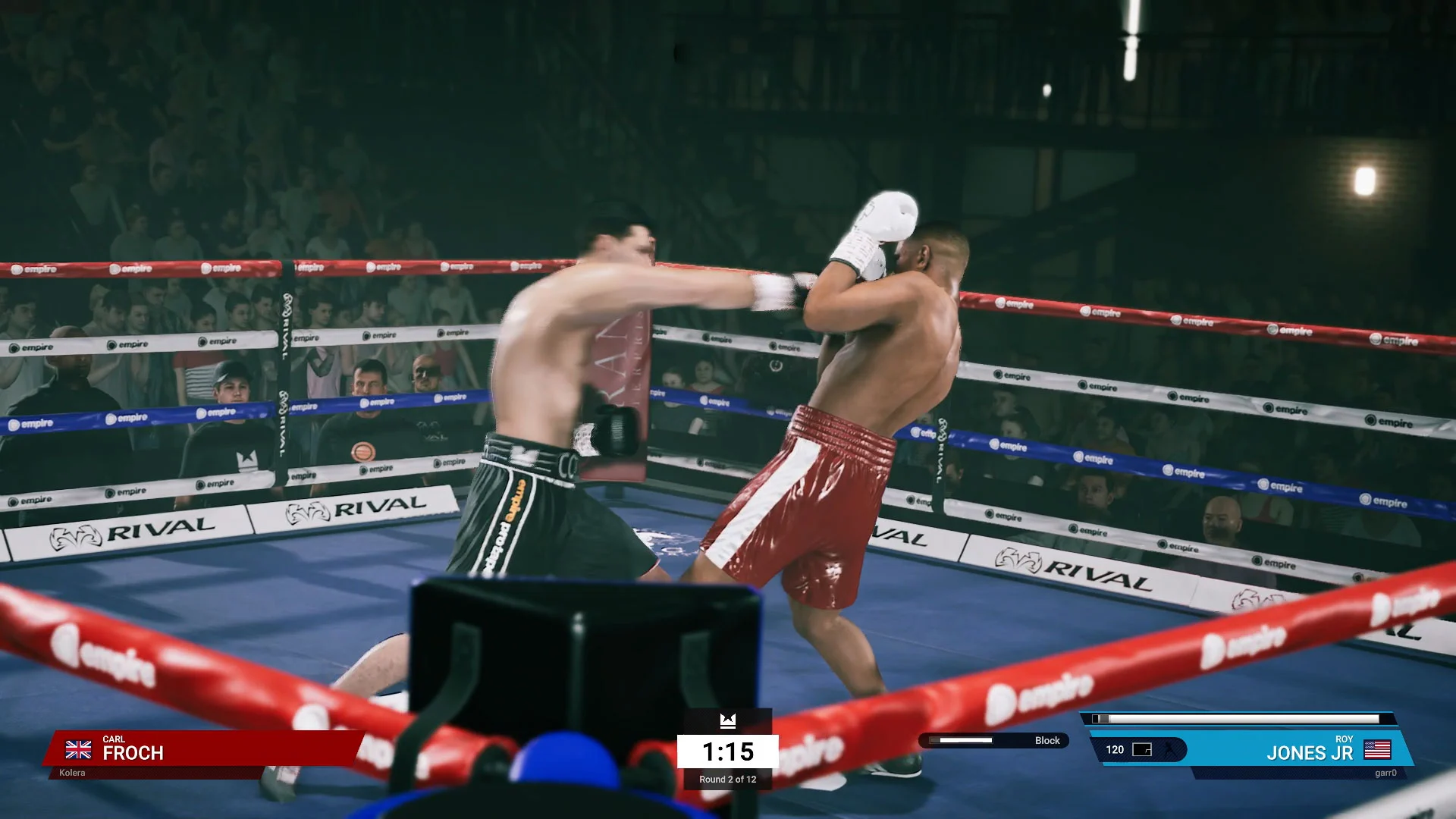Screen dimensions: 1456x819
Task: Click the United Kingdom flag icon
Action: point(78,750)
